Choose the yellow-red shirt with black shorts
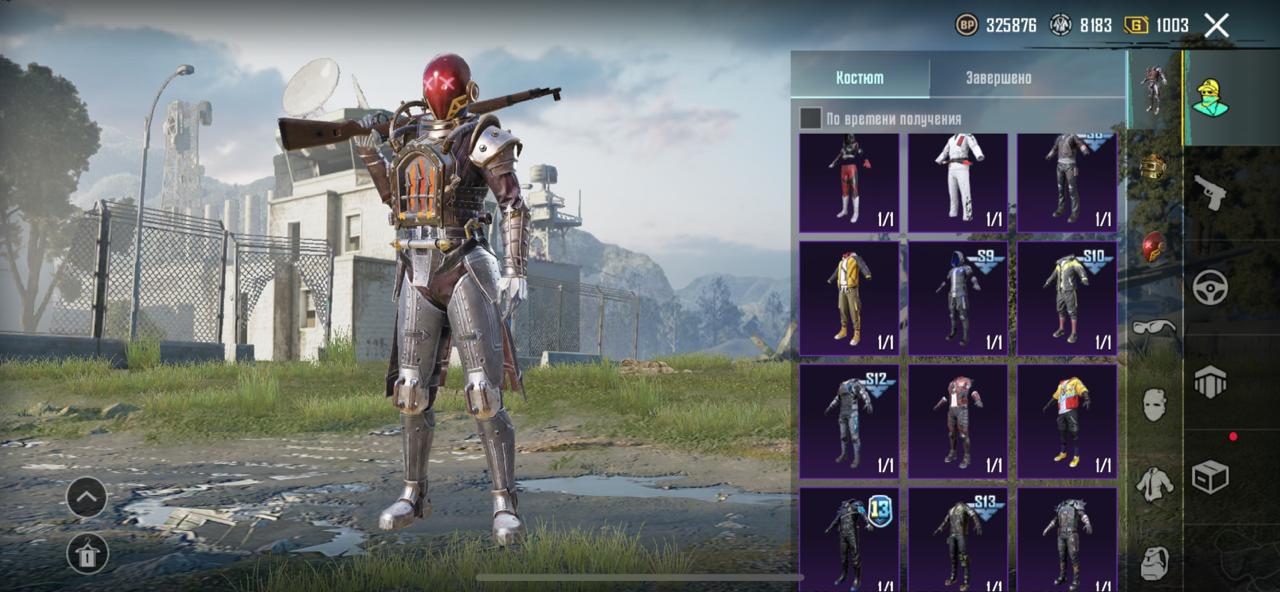This screenshot has height=592, width=1280. click(1066, 421)
